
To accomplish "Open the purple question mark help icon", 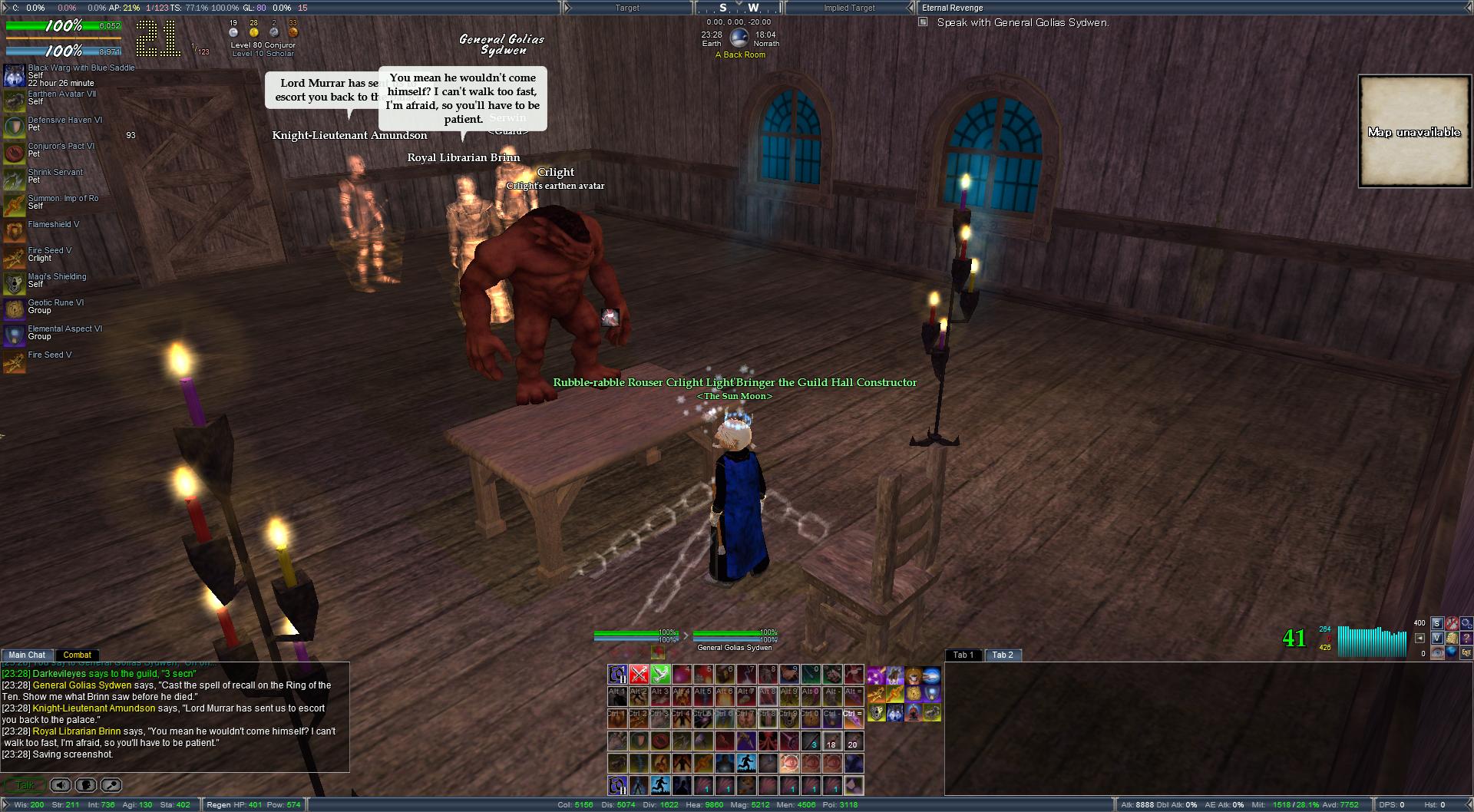I will pos(1466,638).
